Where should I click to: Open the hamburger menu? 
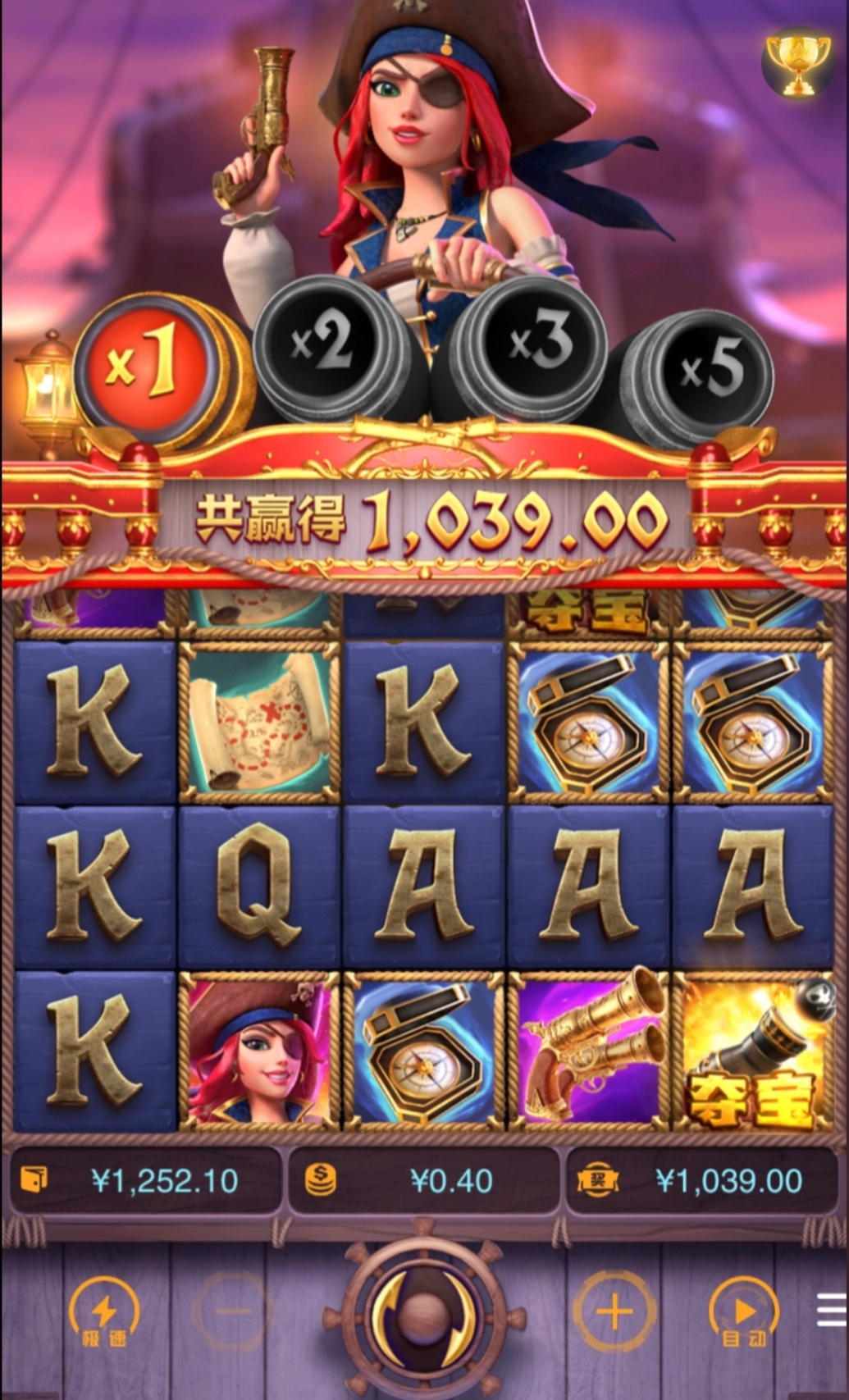pyautogui.click(x=832, y=1311)
